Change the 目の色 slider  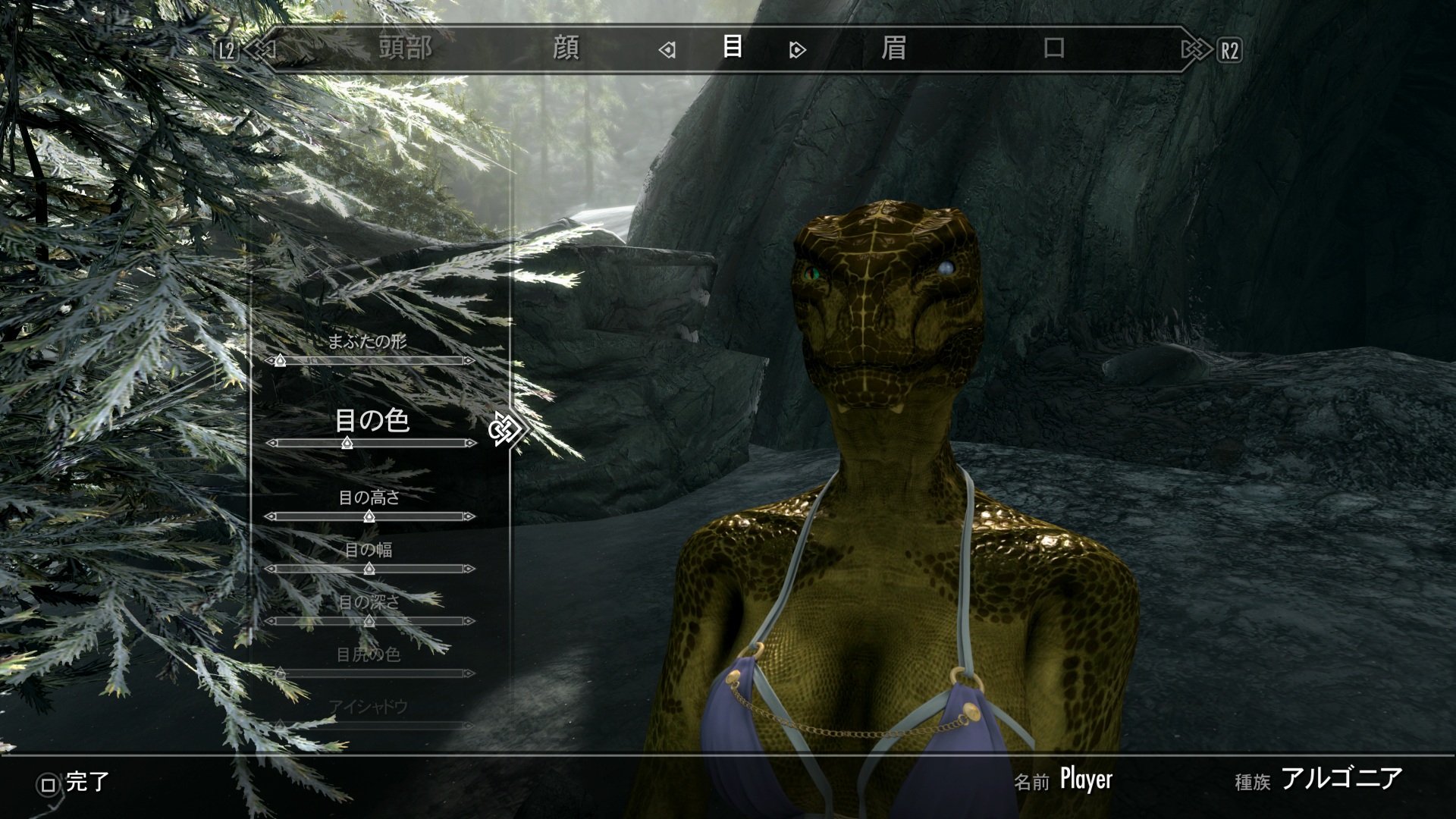pos(347,443)
